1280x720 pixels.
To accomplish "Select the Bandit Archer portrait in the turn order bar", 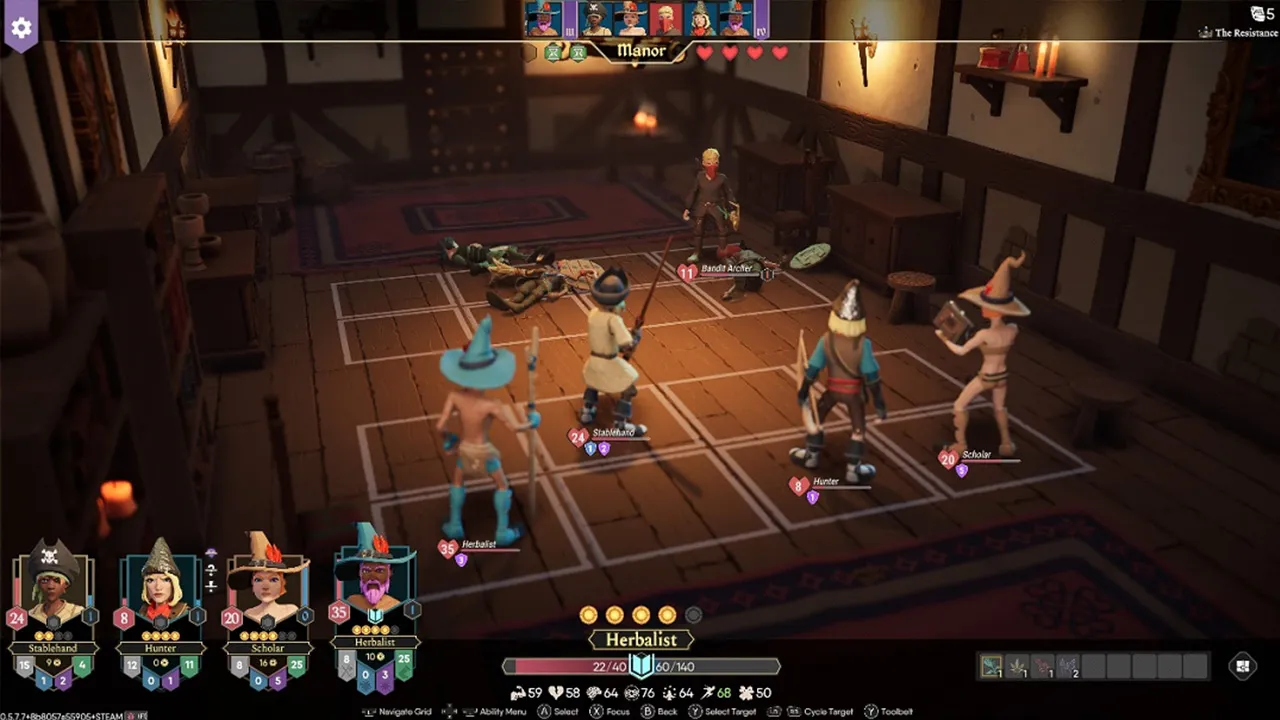I will 664,17.
